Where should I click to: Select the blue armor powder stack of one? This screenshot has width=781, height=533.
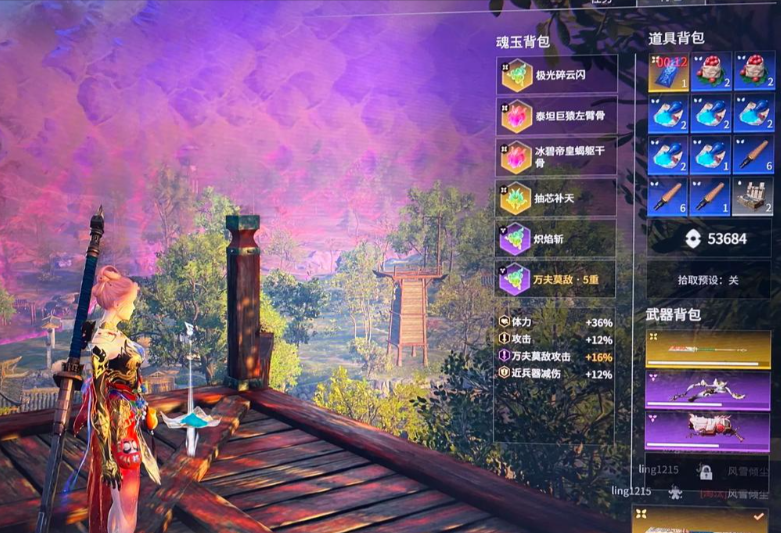point(710,156)
